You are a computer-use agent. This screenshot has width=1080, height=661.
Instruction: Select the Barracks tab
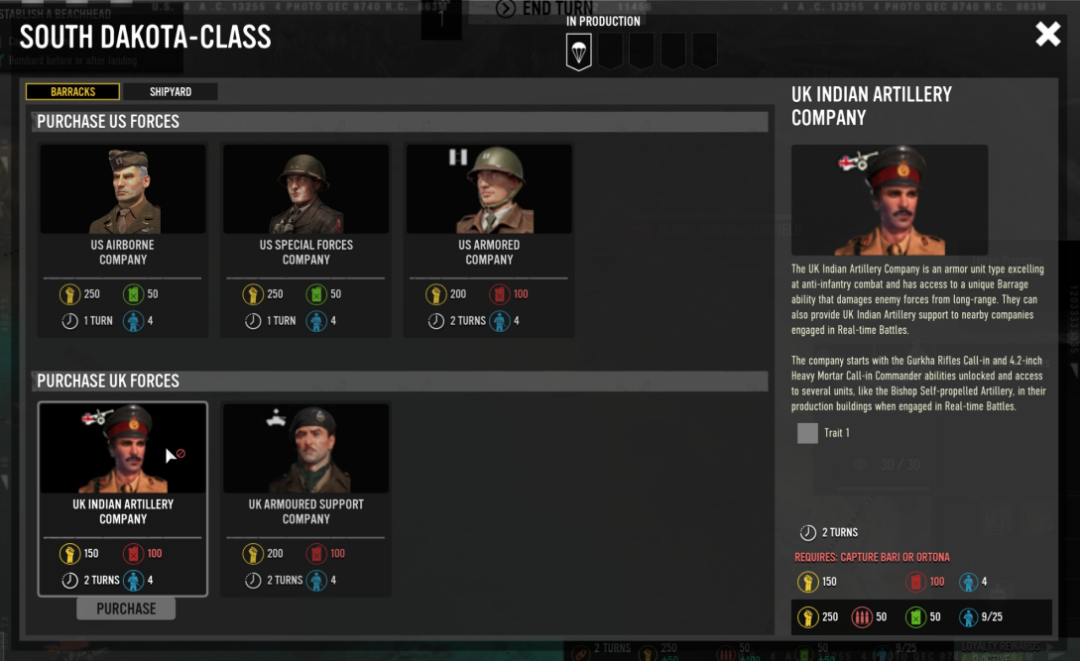click(73, 92)
